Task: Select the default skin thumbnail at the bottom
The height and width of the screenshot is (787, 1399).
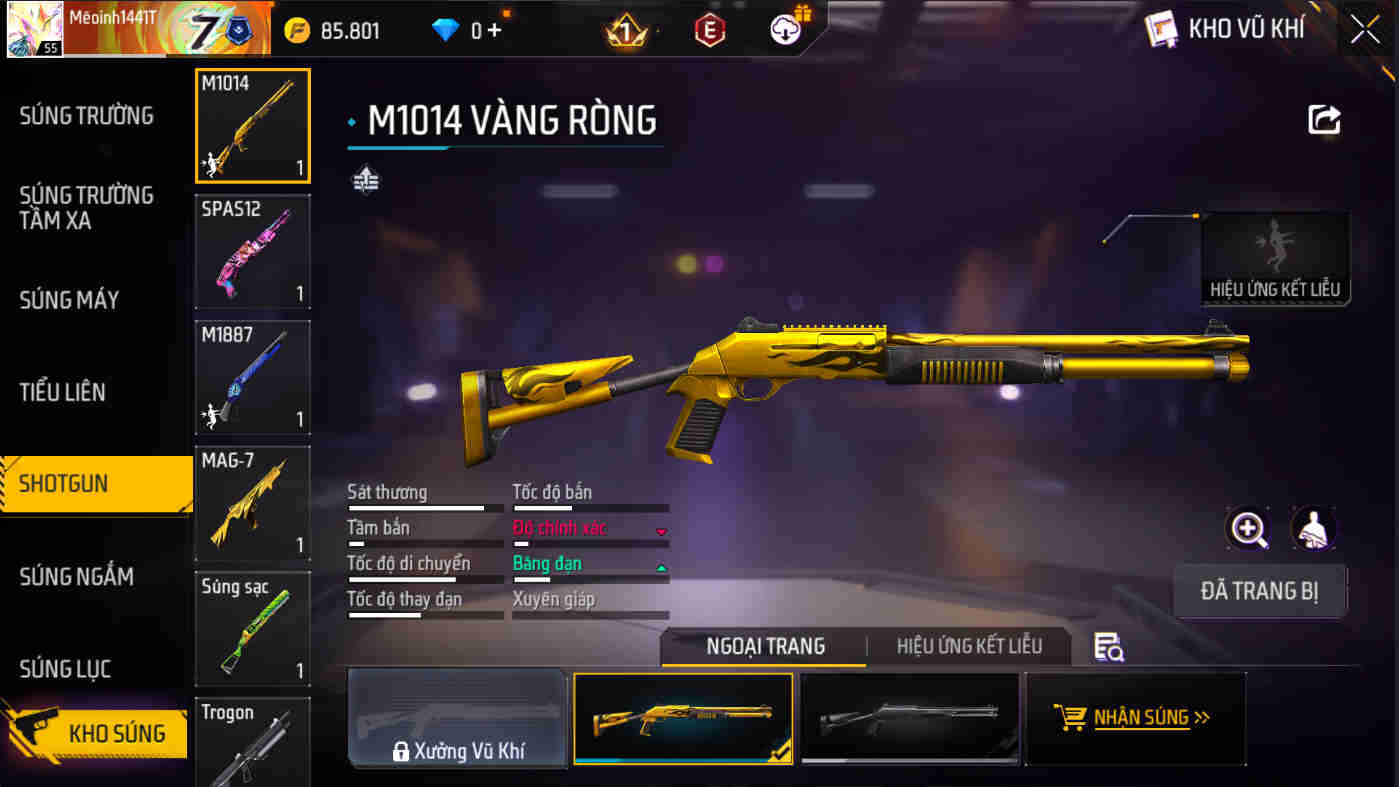Action: pos(909,717)
